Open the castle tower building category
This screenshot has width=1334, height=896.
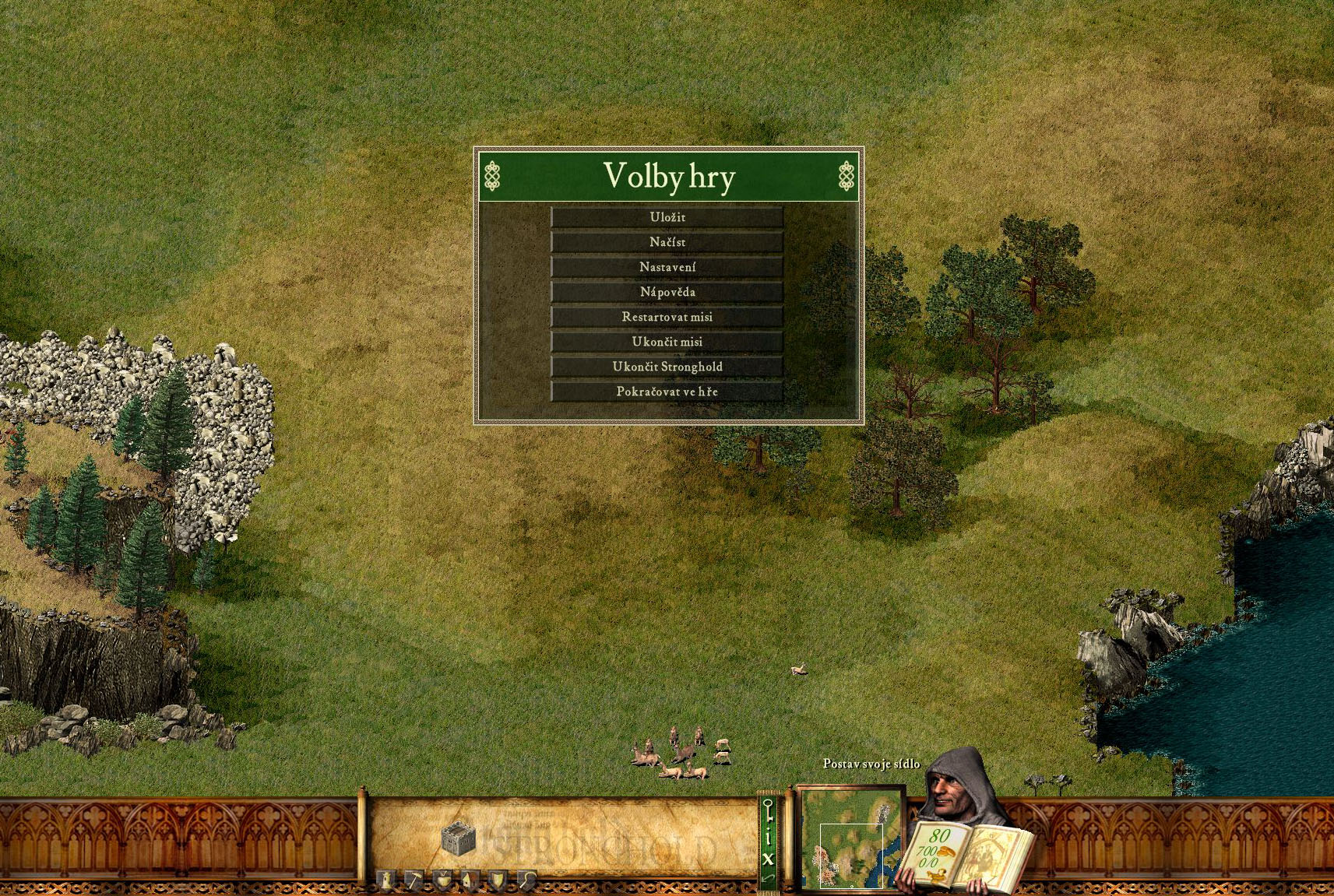[386, 880]
